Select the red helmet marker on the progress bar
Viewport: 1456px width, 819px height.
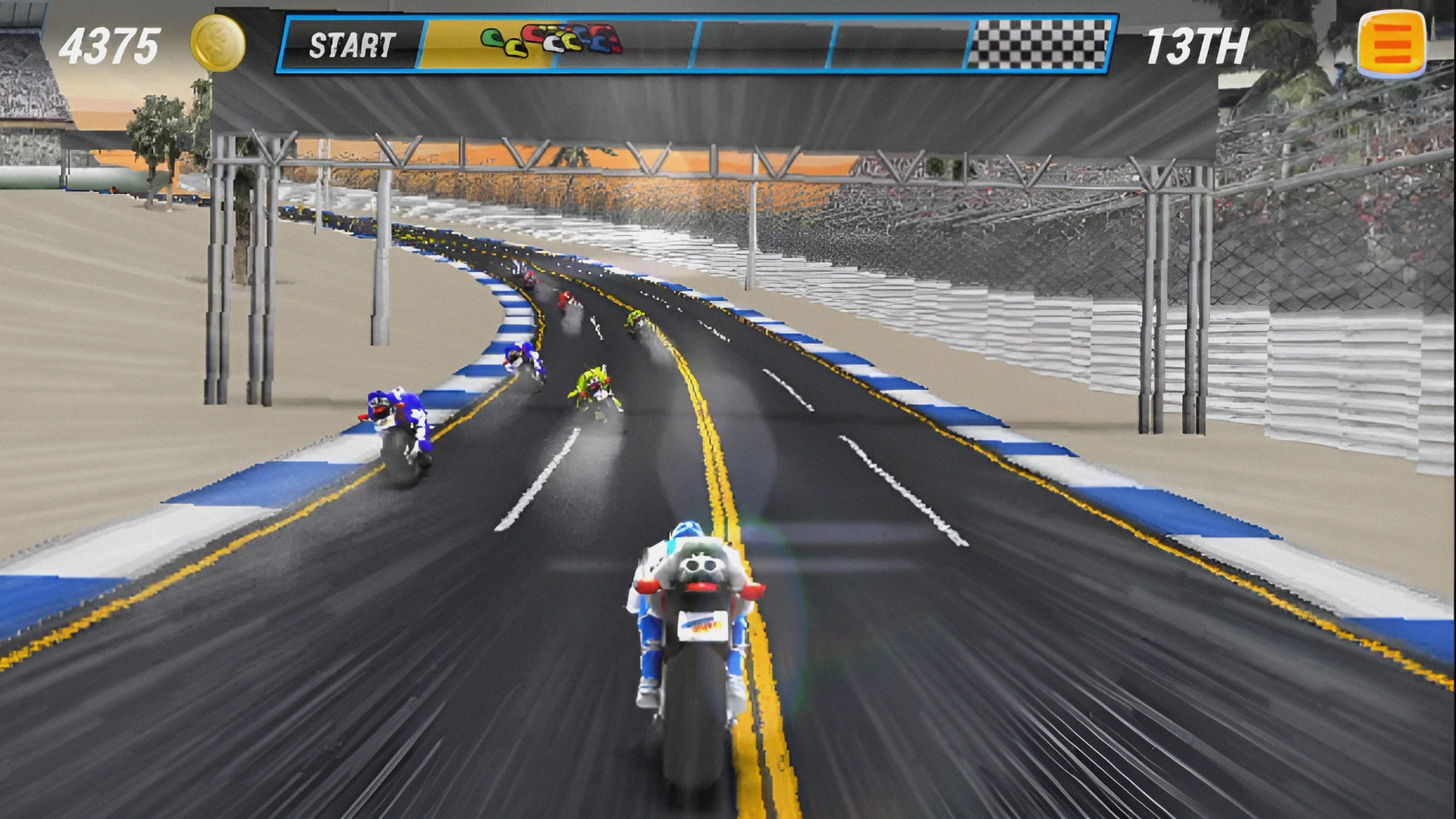tap(533, 33)
